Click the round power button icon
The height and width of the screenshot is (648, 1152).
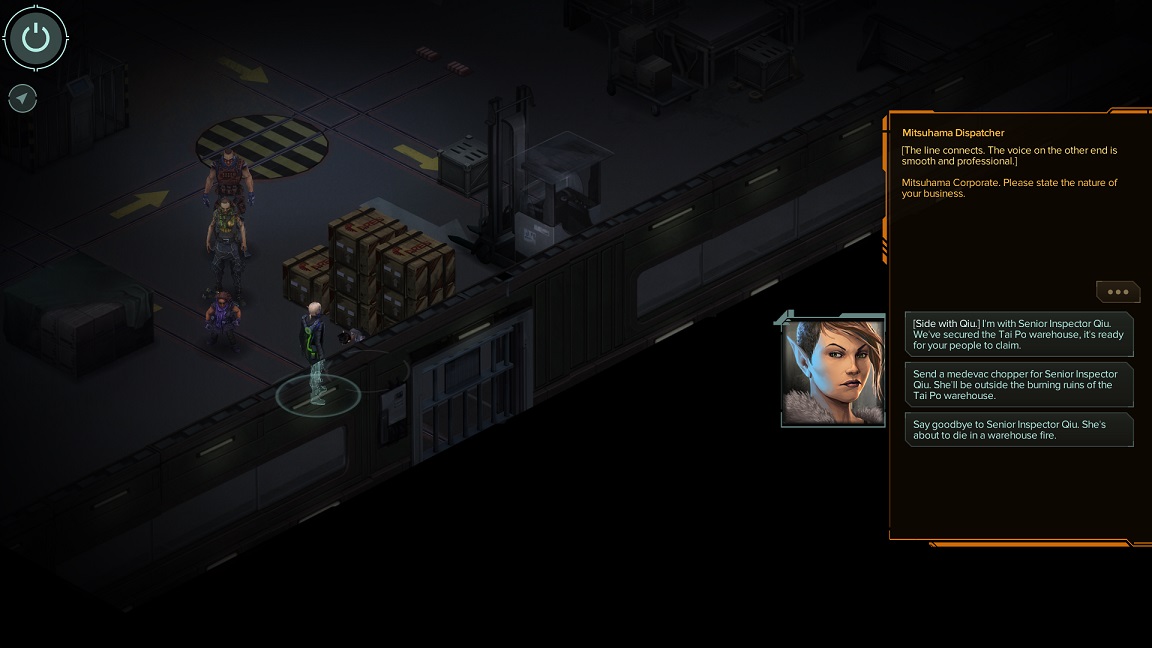coord(36,39)
